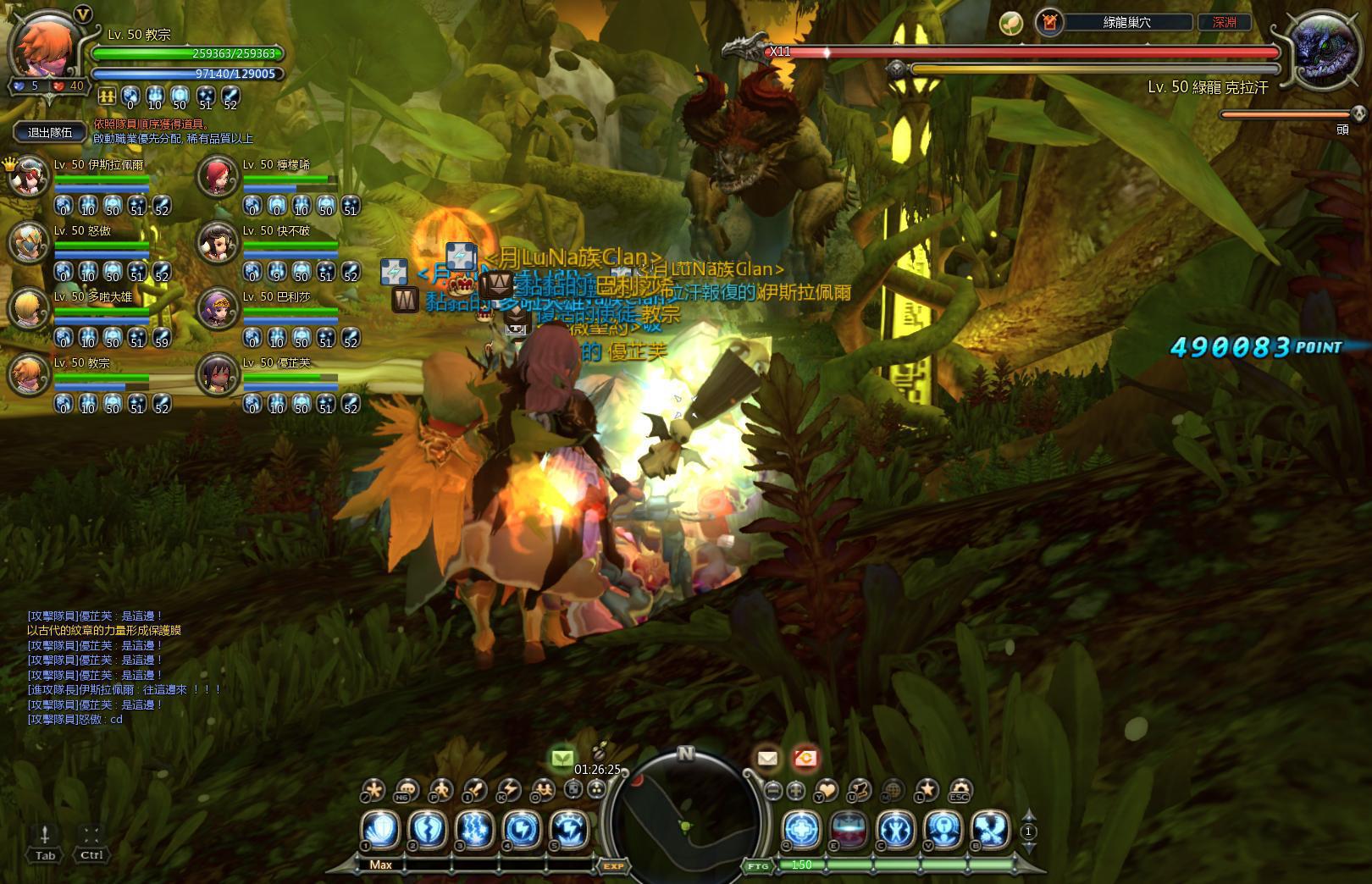This screenshot has width=1372, height=884.
Task: Select party member 多啦大雄's portrait
Action: (x=30, y=309)
